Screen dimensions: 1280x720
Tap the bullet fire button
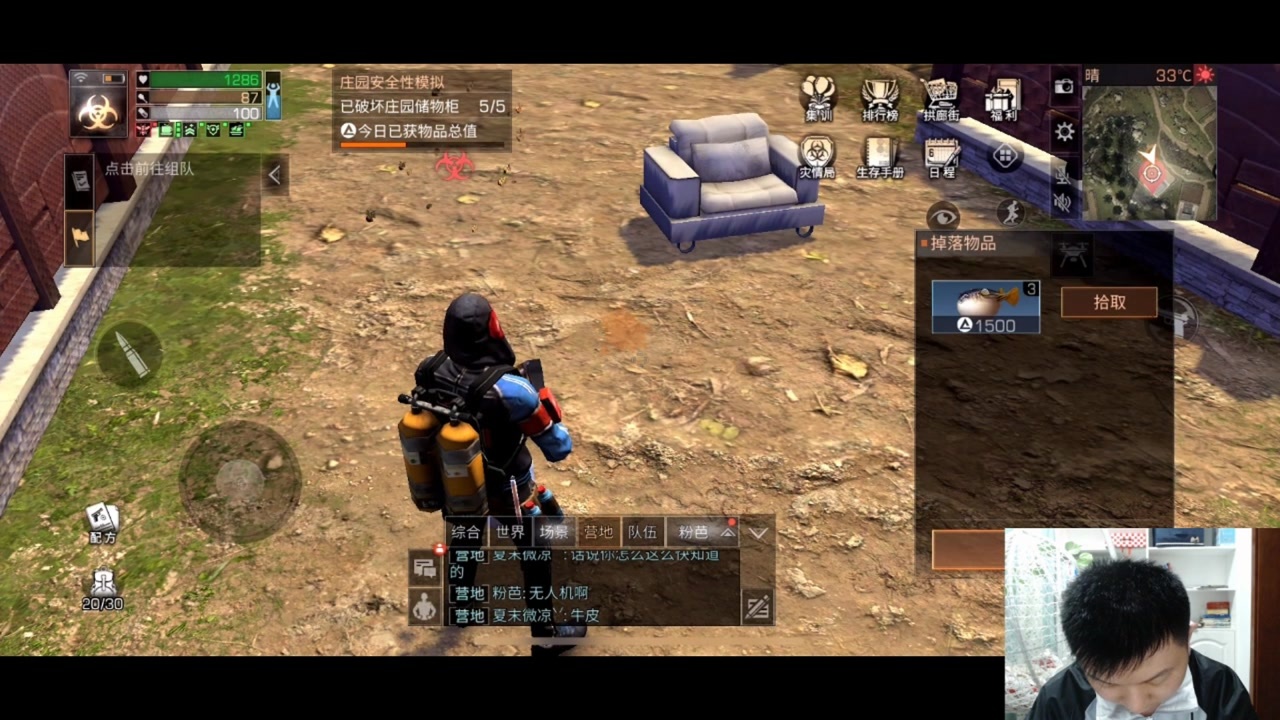click(130, 354)
